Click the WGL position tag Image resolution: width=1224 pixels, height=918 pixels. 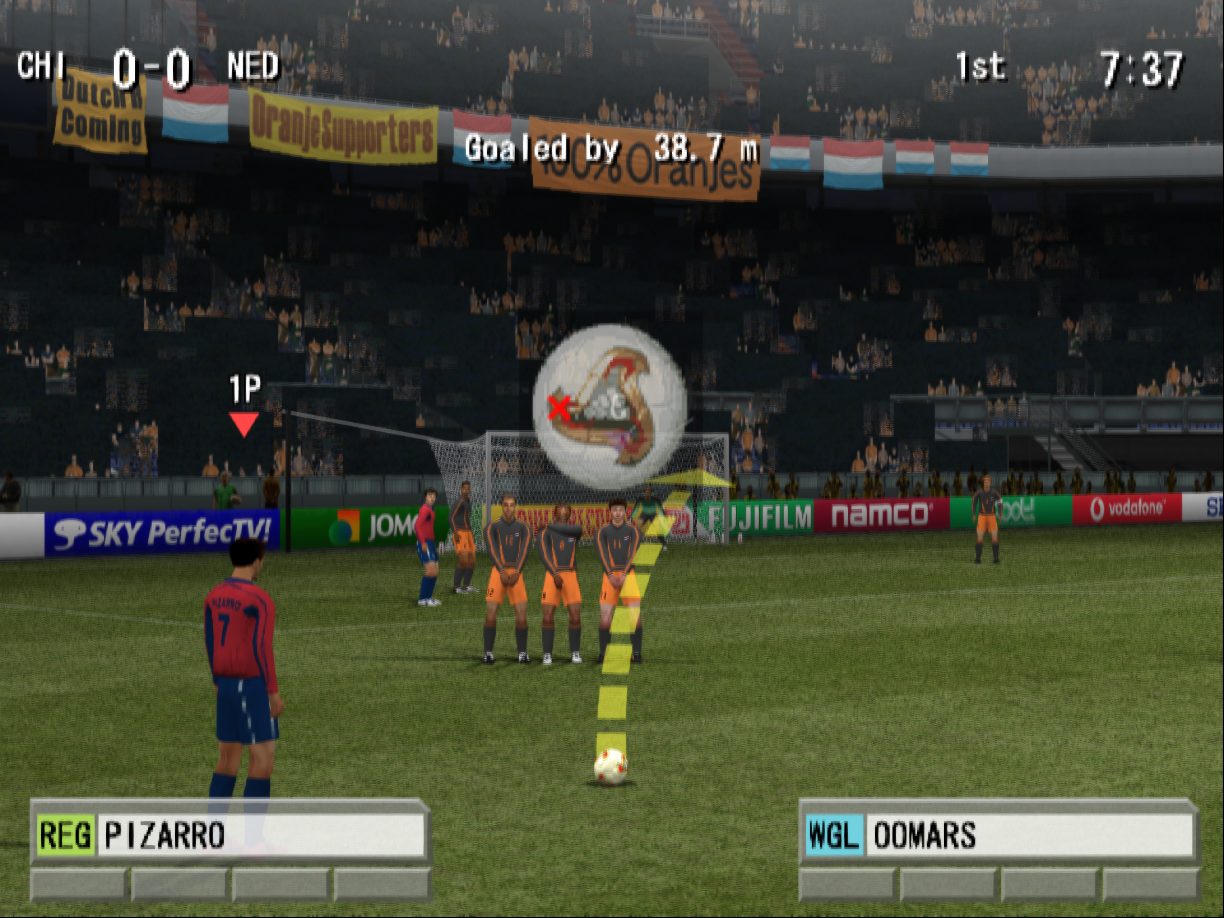pyautogui.click(x=835, y=835)
